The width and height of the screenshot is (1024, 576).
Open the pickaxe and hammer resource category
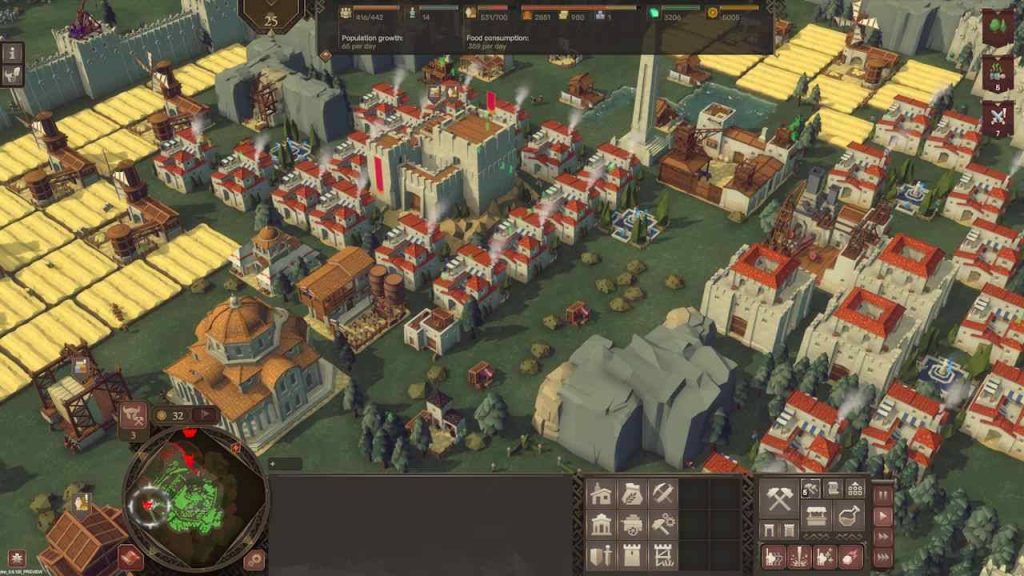pyautogui.click(x=663, y=494)
